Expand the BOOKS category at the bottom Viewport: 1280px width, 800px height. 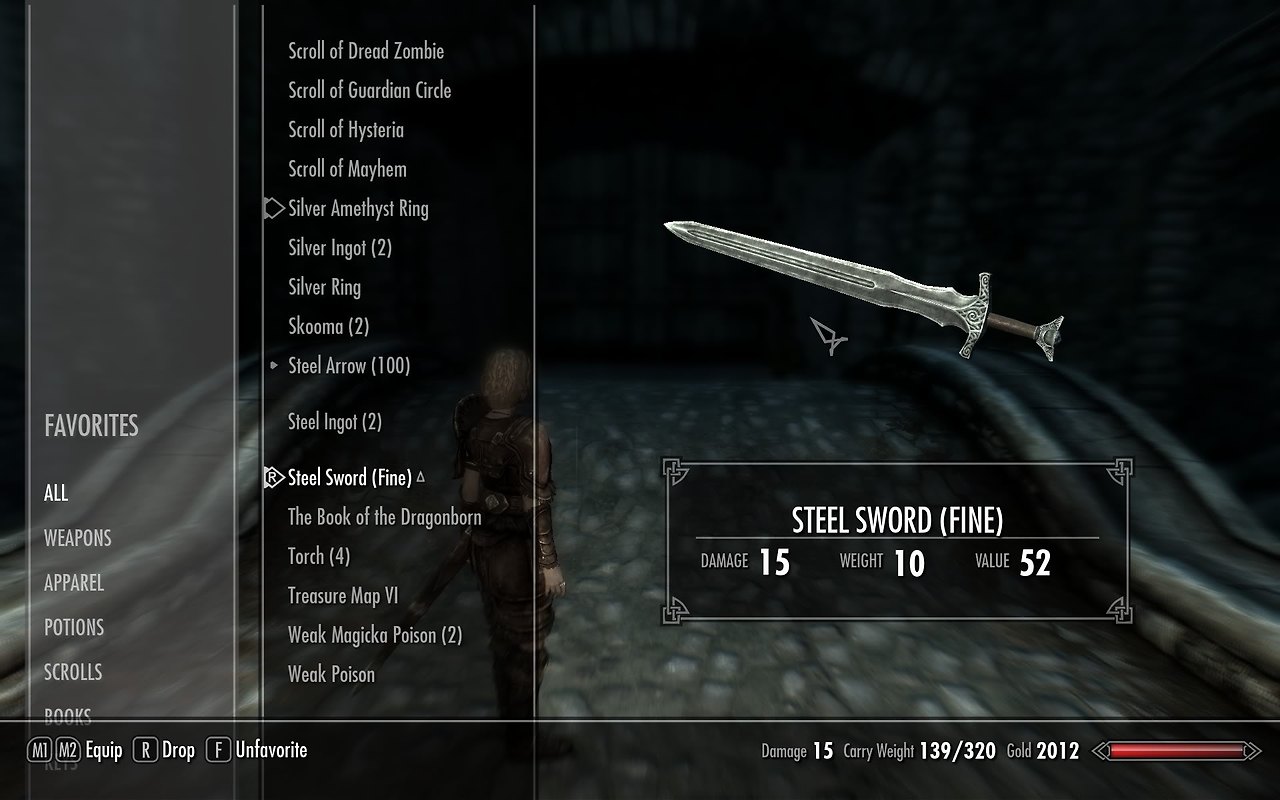[x=68, y=715]
